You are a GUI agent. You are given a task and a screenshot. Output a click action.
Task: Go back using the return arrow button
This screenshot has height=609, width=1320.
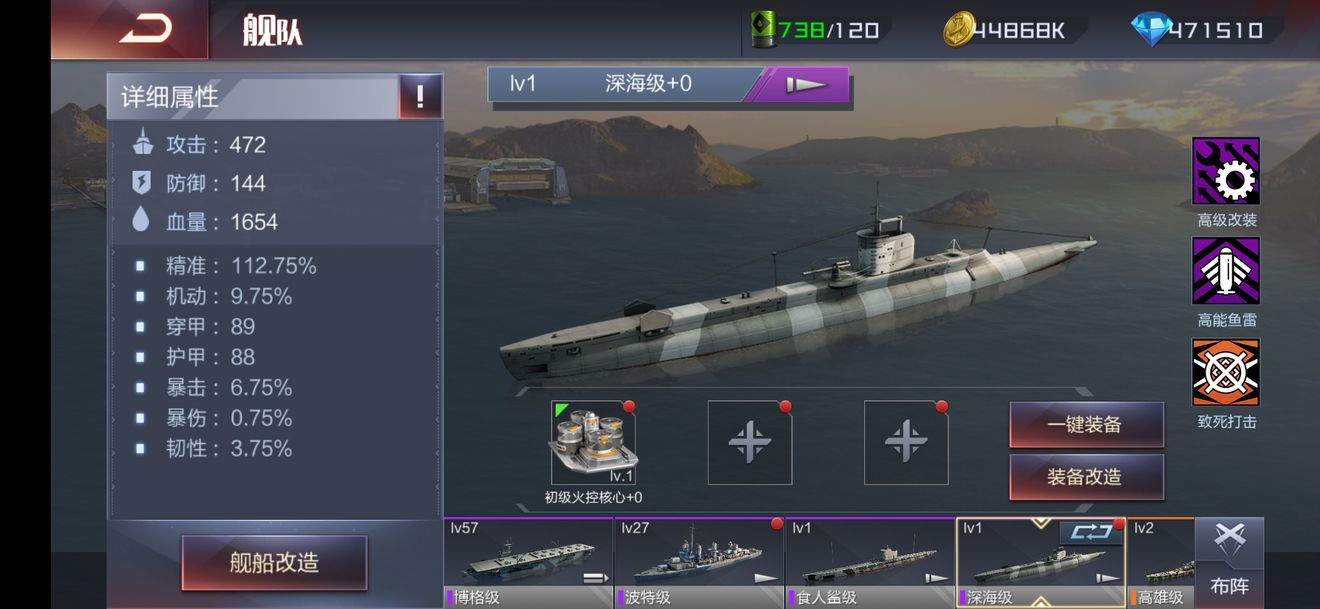point(145,29)
